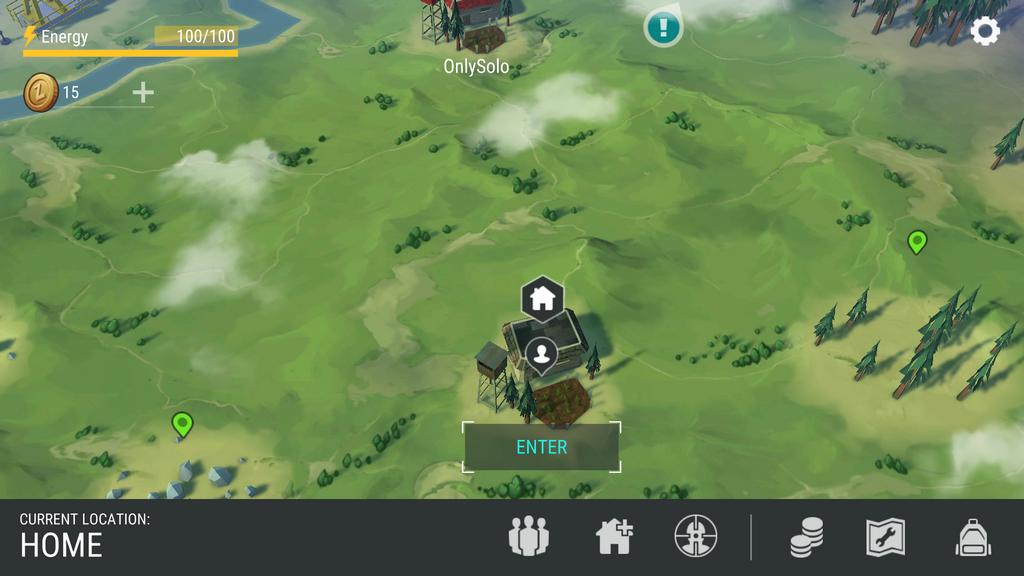
Task: Open the map blueprint icon
Action: (885, 537)
